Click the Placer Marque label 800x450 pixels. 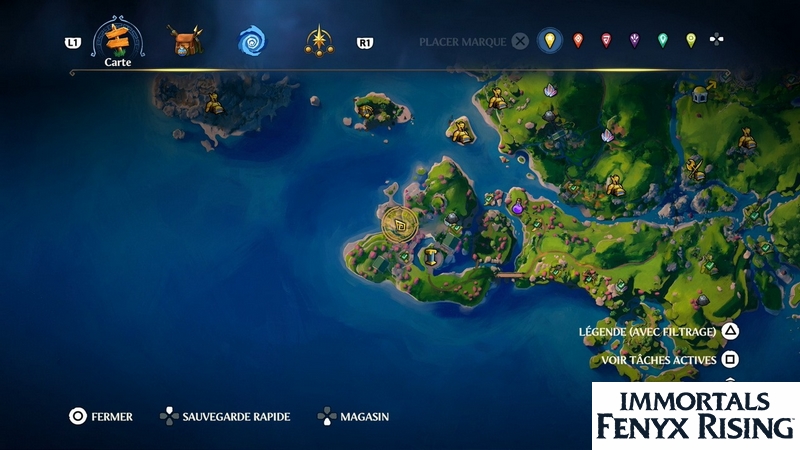point(464,42)
